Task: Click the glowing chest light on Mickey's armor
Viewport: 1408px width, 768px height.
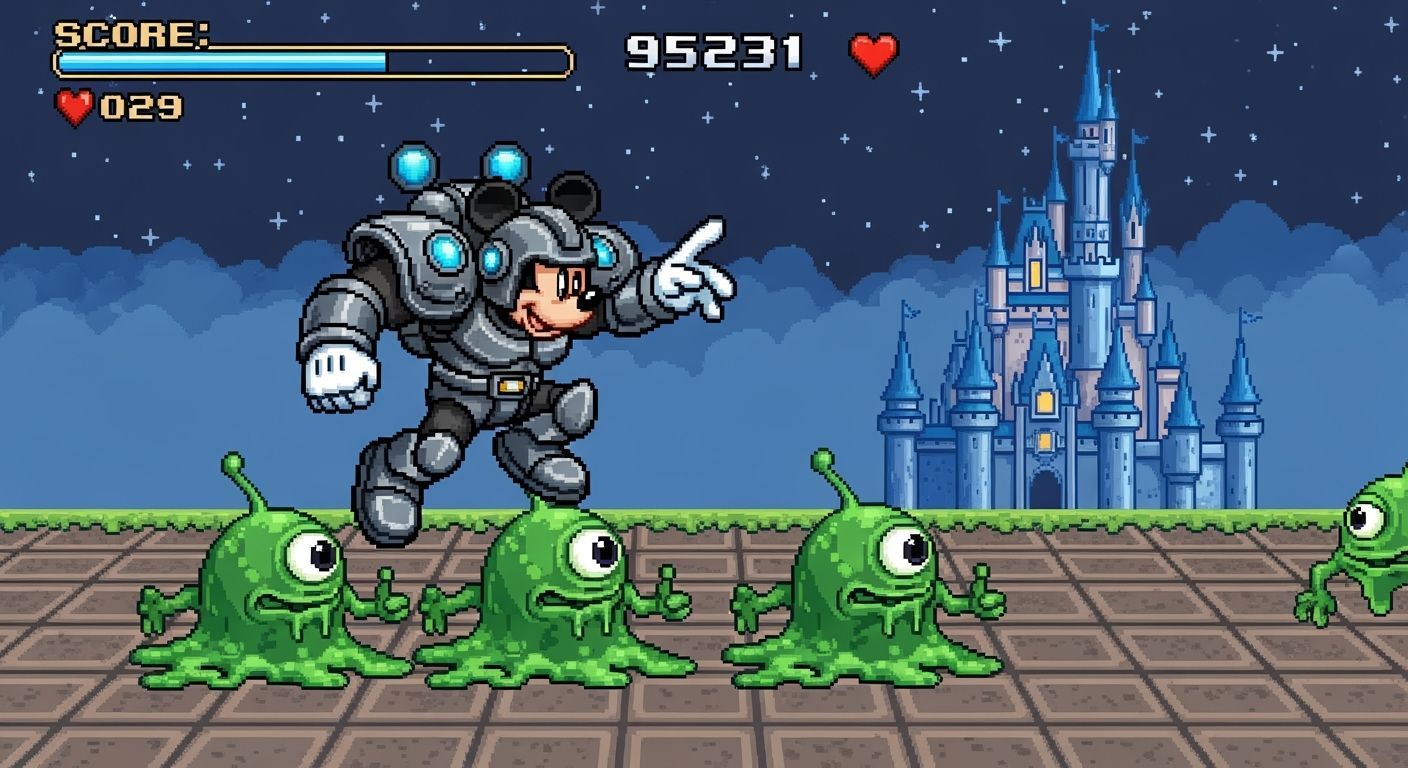Action: [x=444, y=253]
